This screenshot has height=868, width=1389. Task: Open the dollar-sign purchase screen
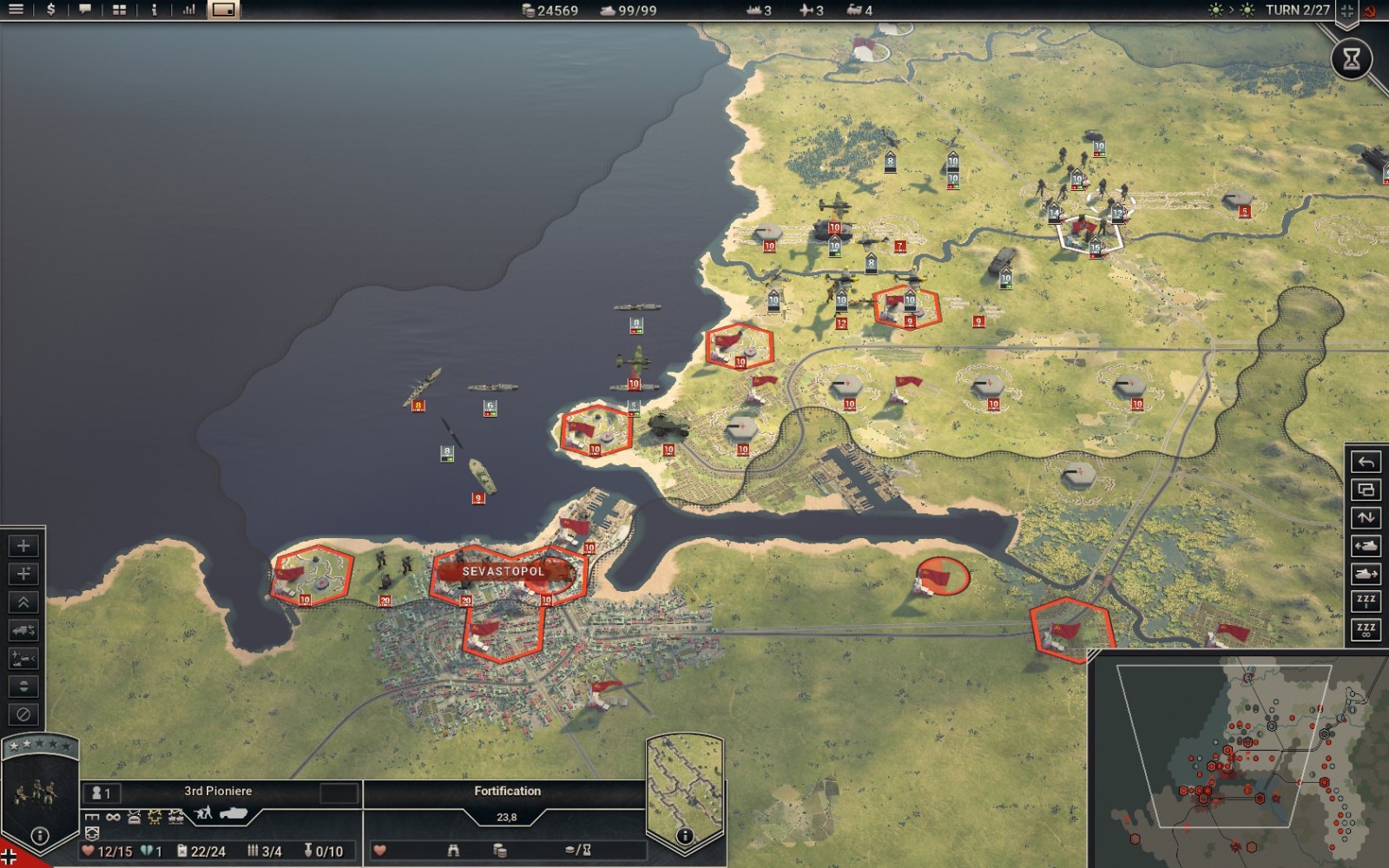(50, 10)
